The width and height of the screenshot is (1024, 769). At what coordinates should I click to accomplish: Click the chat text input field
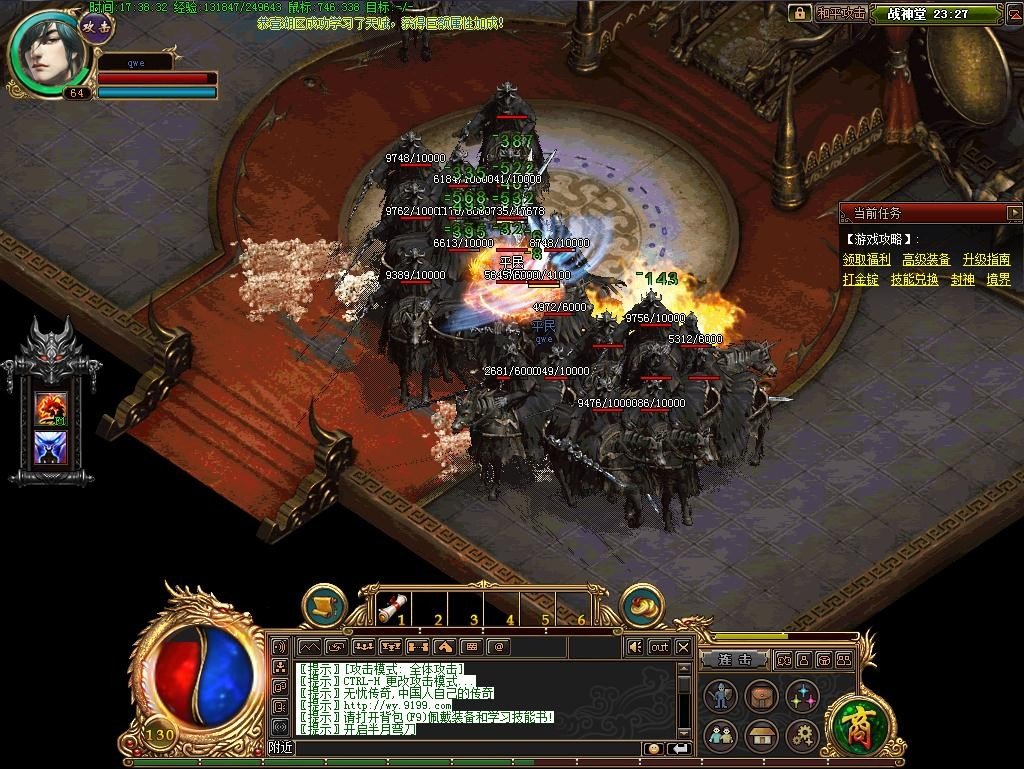coord(470,748)
